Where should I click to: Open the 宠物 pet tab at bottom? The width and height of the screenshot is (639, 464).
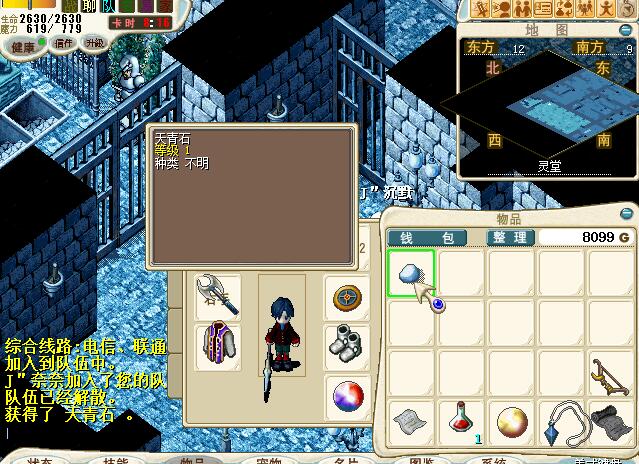268,460
